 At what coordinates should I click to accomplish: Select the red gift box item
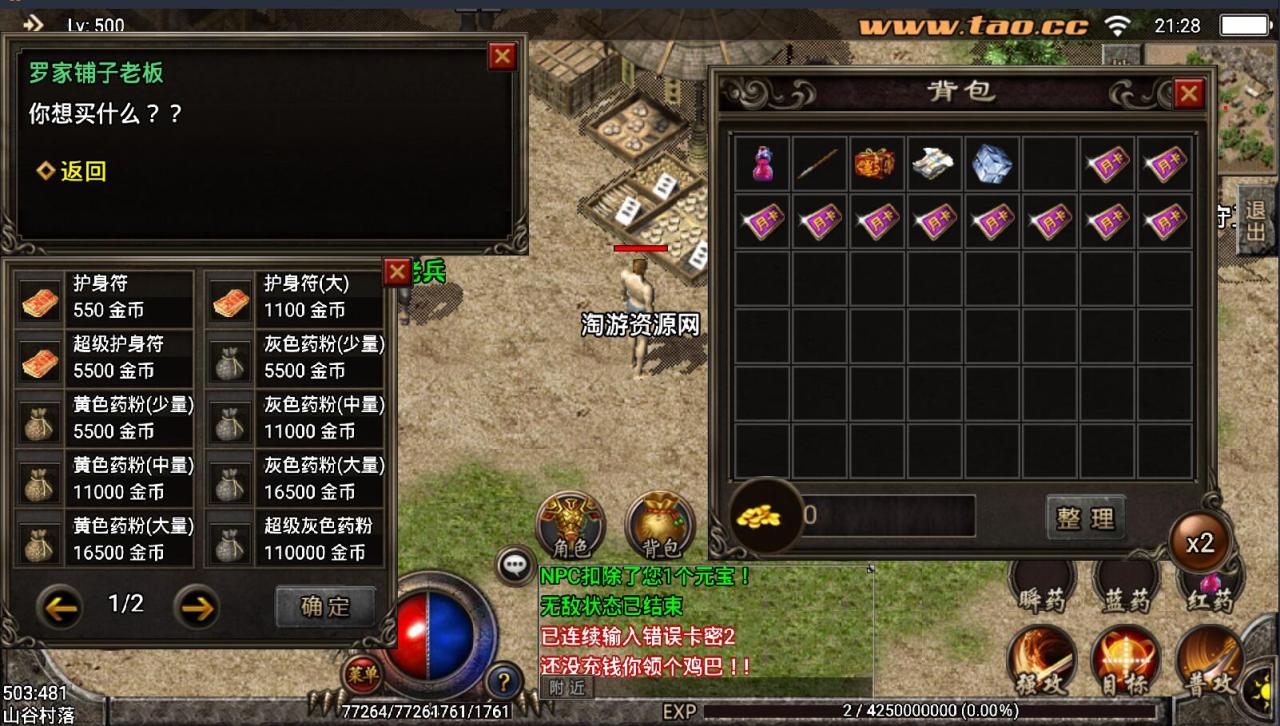coord(875,164)
